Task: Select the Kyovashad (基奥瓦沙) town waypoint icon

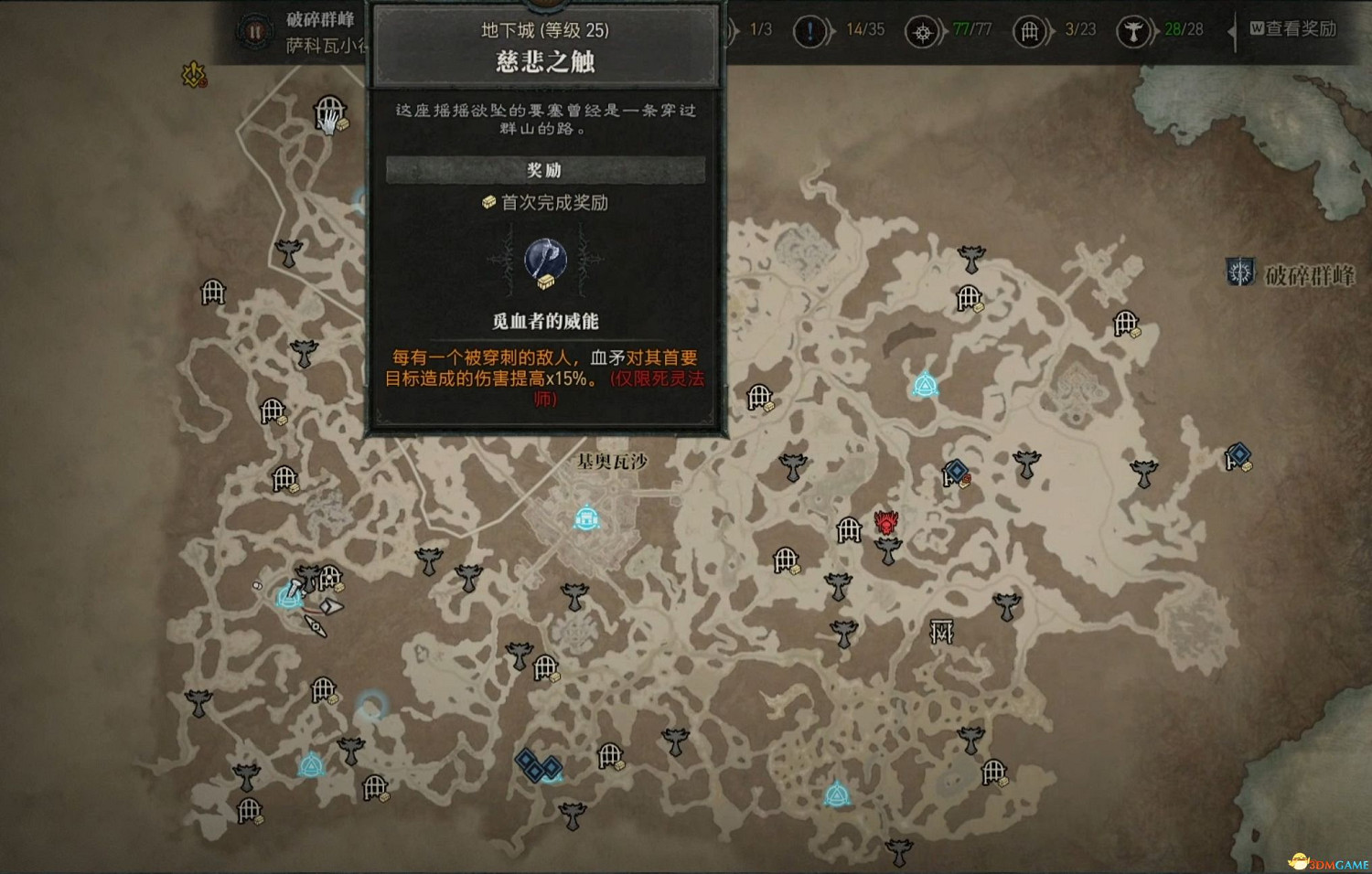Action: click(x=585, y=517)
